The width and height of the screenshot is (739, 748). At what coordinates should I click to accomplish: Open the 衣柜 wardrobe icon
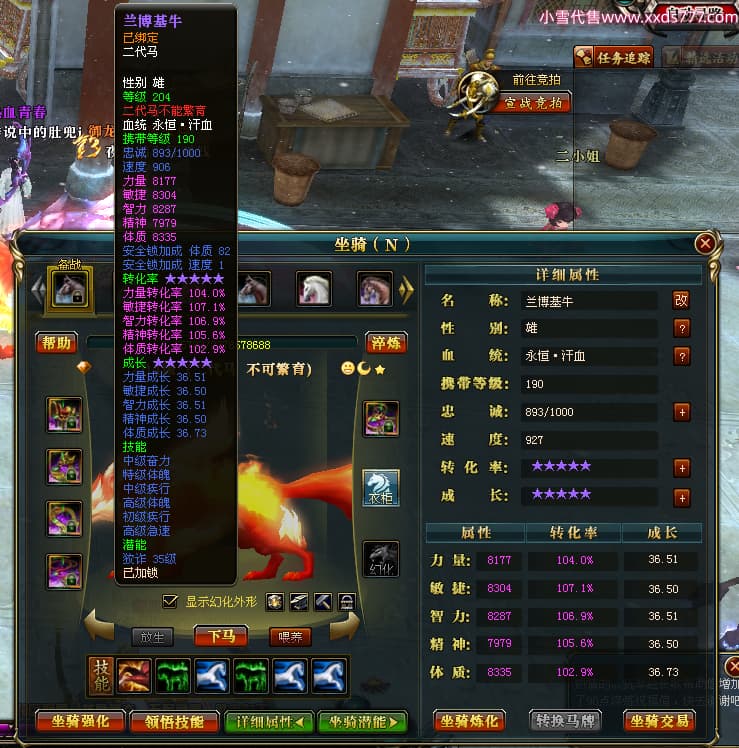click(x=380, y=488)
